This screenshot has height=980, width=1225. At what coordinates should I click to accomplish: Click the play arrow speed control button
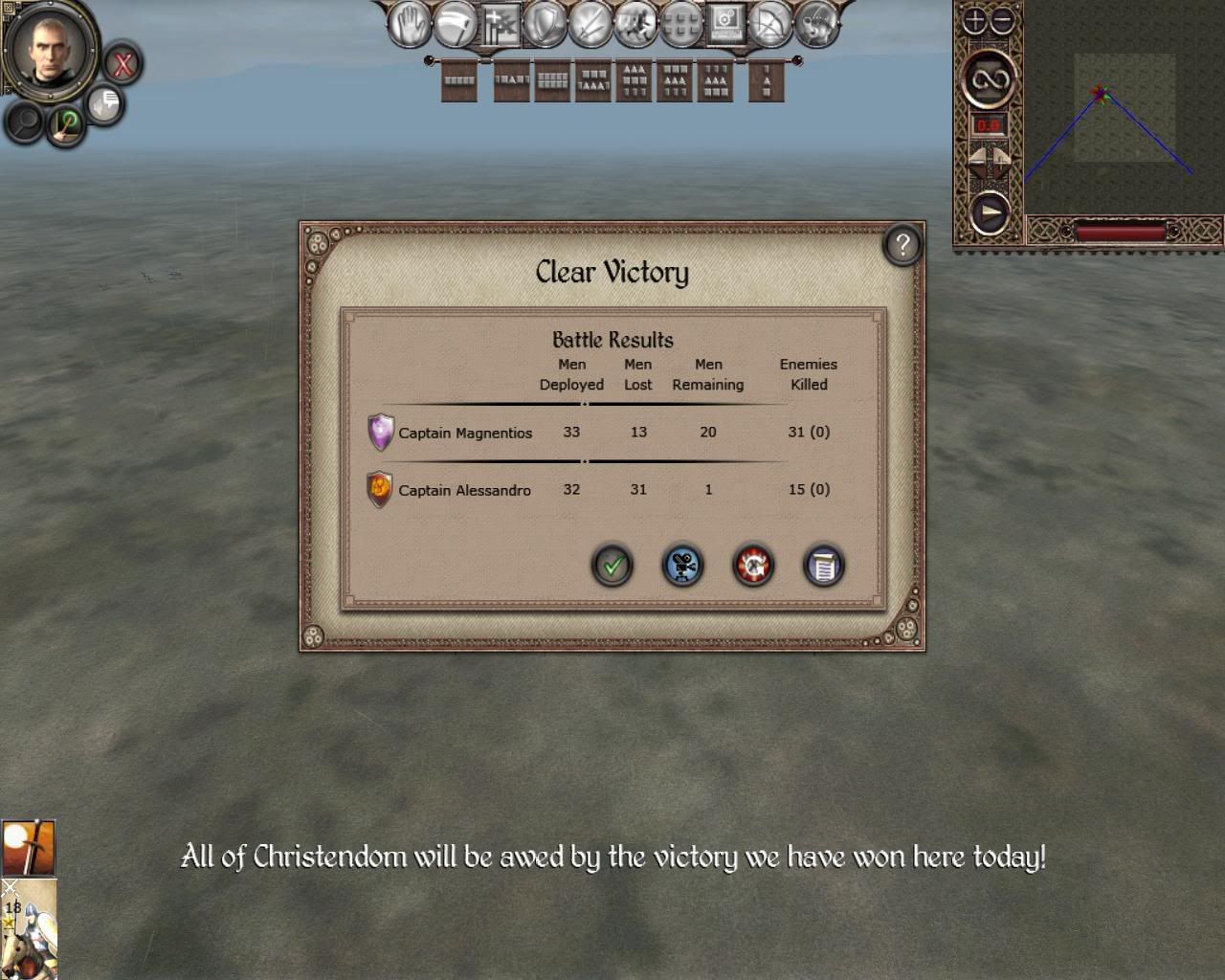coord(989,212)
